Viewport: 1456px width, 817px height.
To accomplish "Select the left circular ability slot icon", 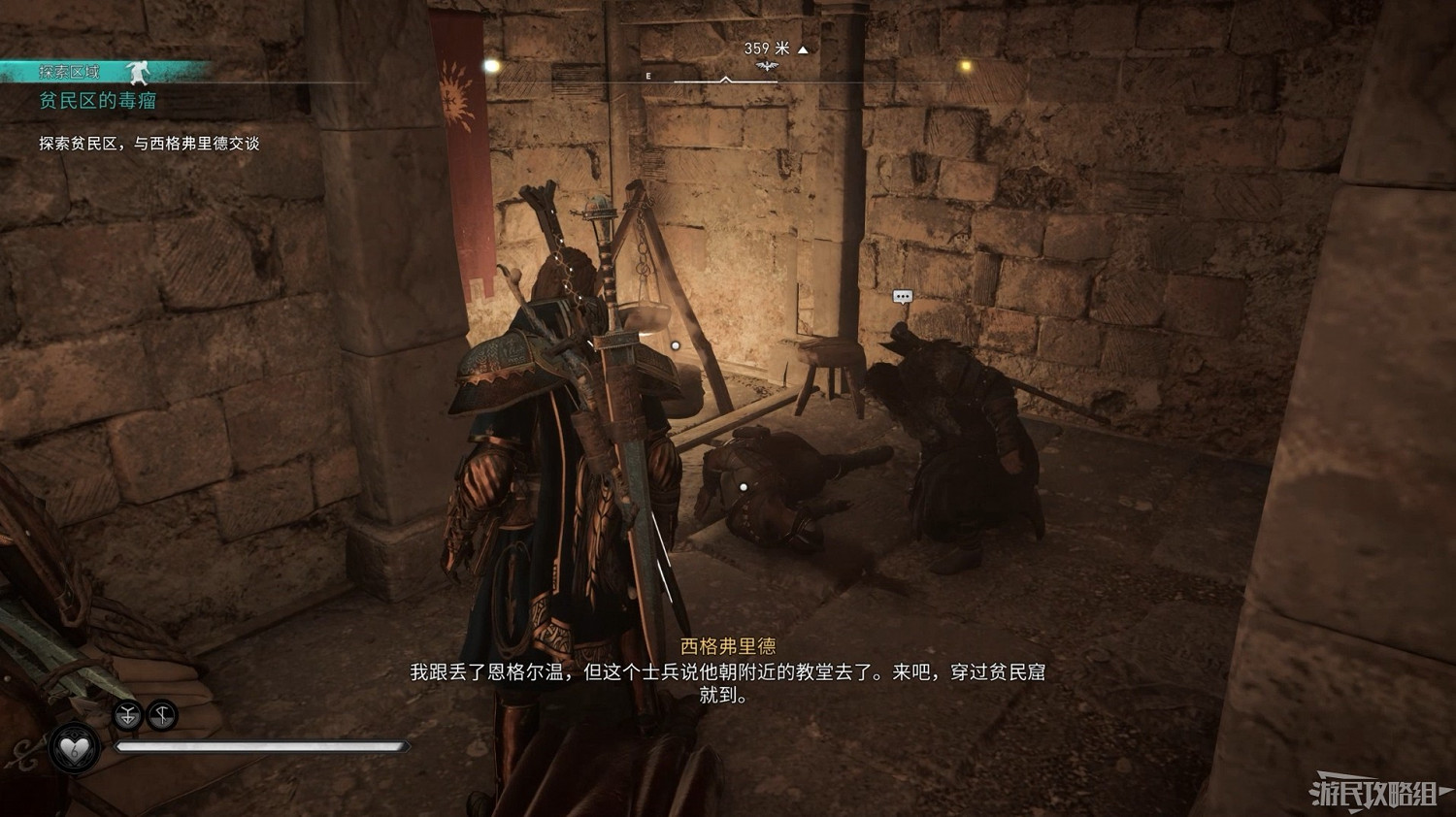I will tap(127, 714).
